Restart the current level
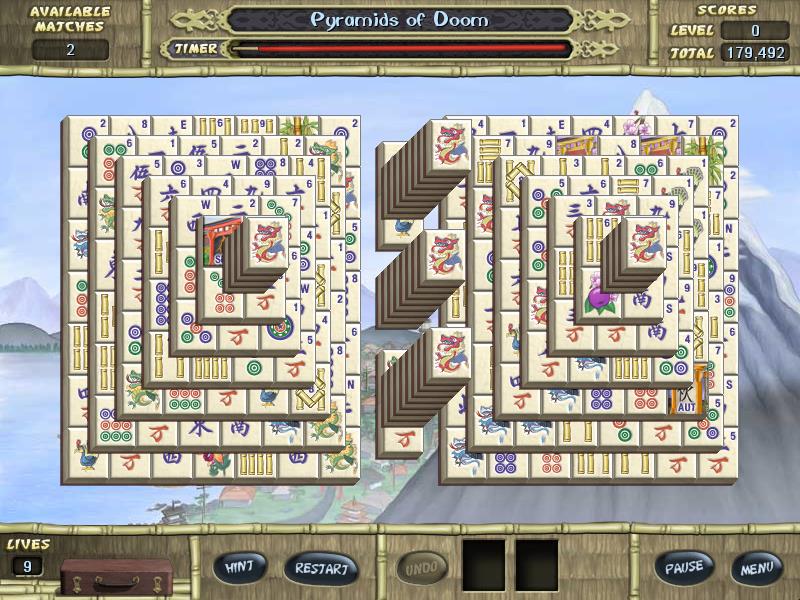Screen dimensions: 800x600 coord(321,568)
